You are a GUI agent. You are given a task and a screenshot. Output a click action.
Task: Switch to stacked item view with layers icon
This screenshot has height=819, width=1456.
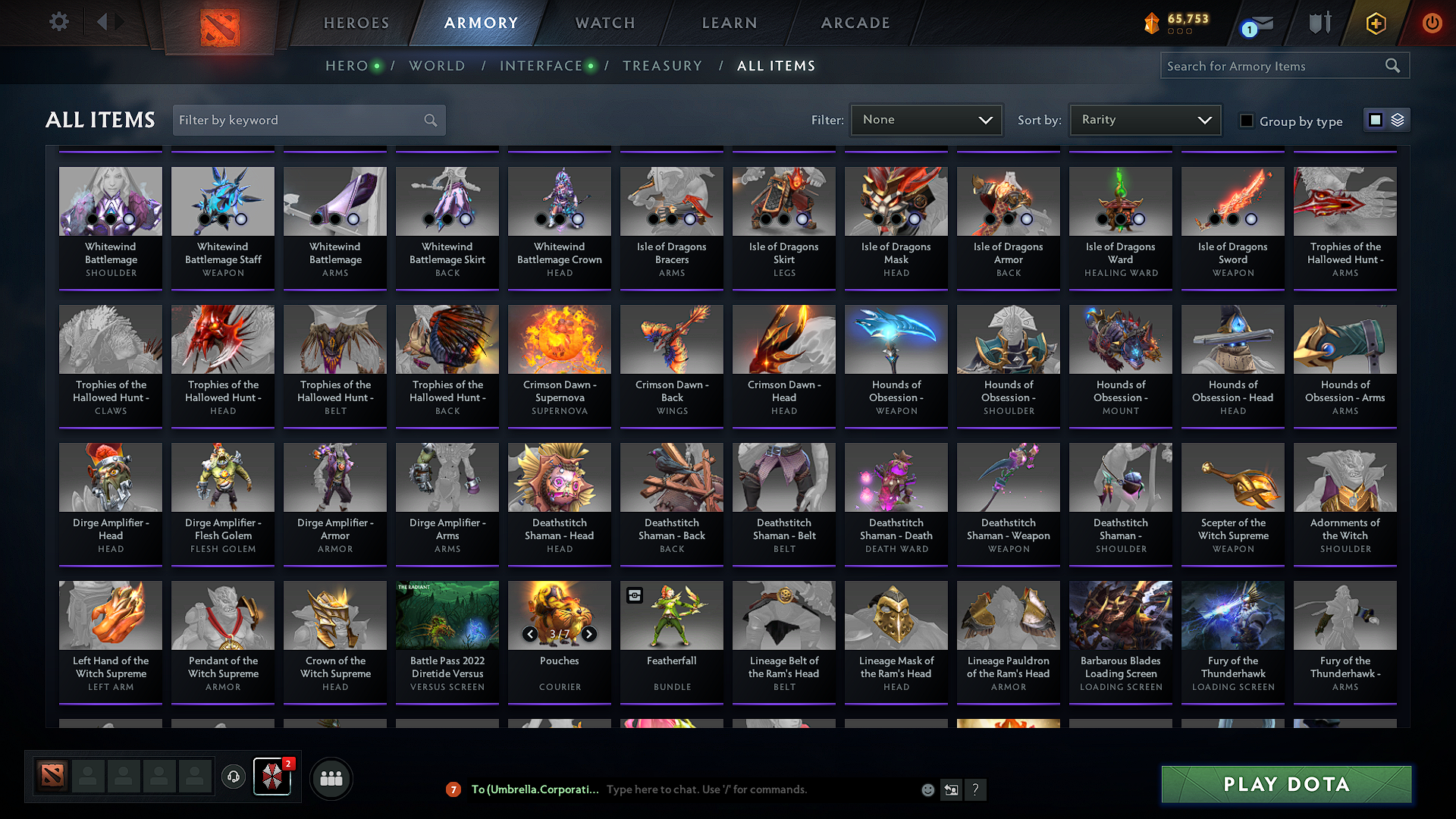click(1396, 120)
